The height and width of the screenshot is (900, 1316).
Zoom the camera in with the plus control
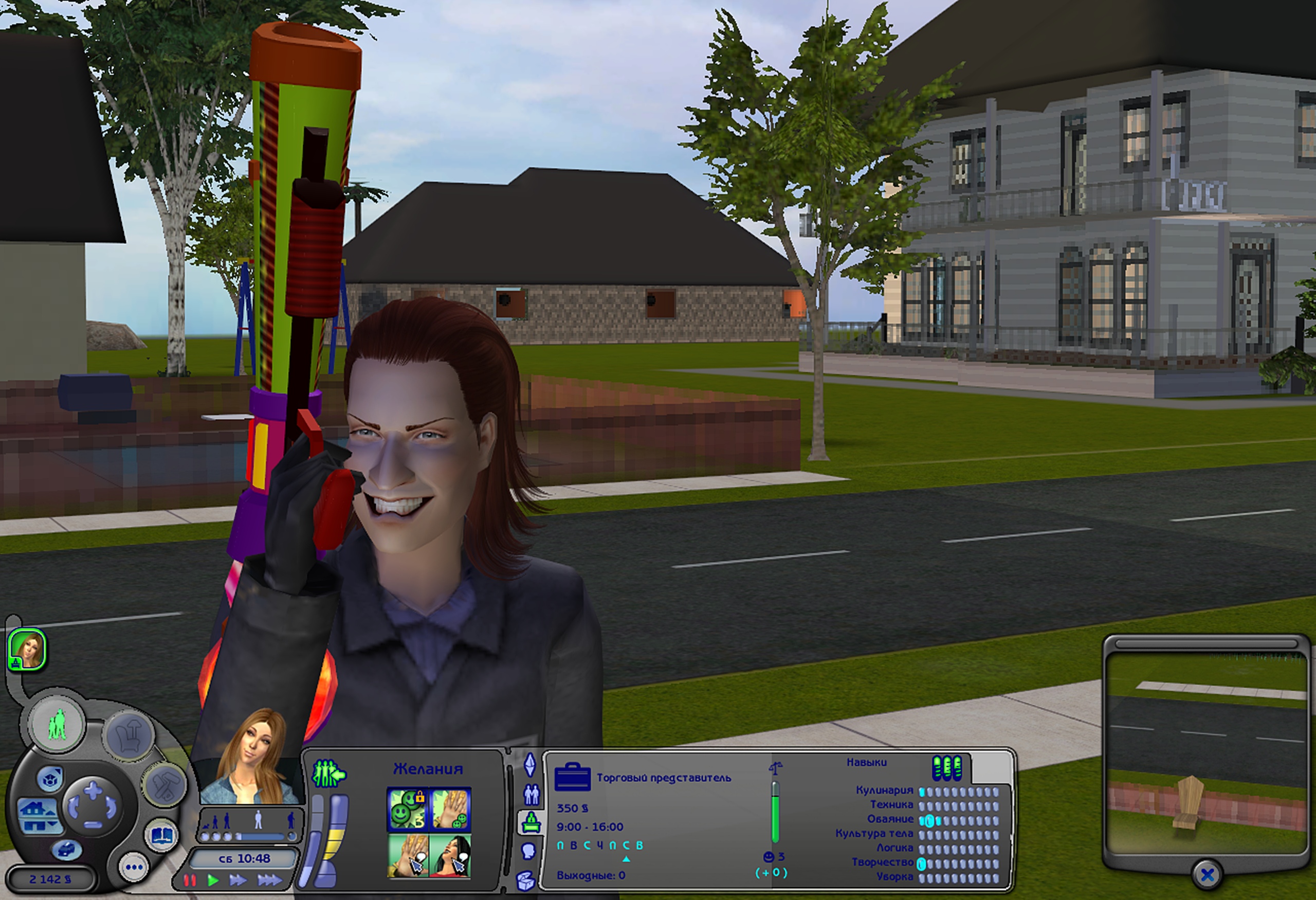click(93, 789)
